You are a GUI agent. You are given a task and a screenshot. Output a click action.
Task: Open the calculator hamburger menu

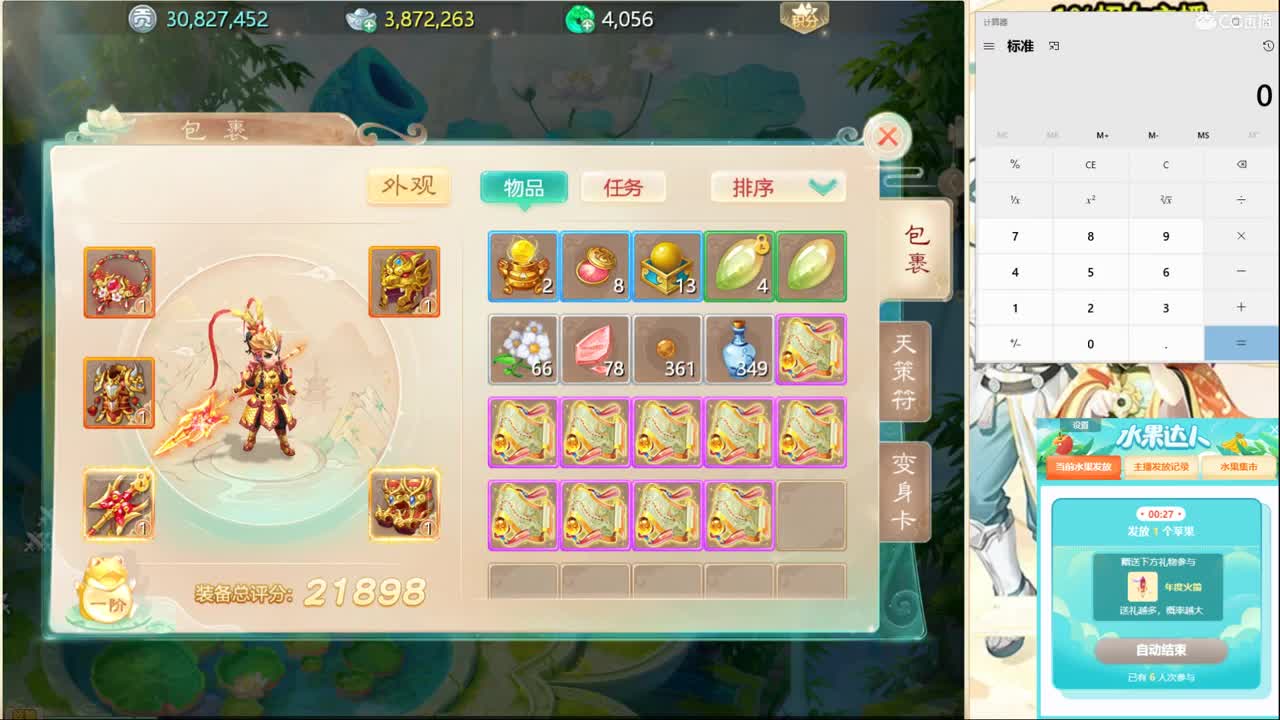point(988,46)
